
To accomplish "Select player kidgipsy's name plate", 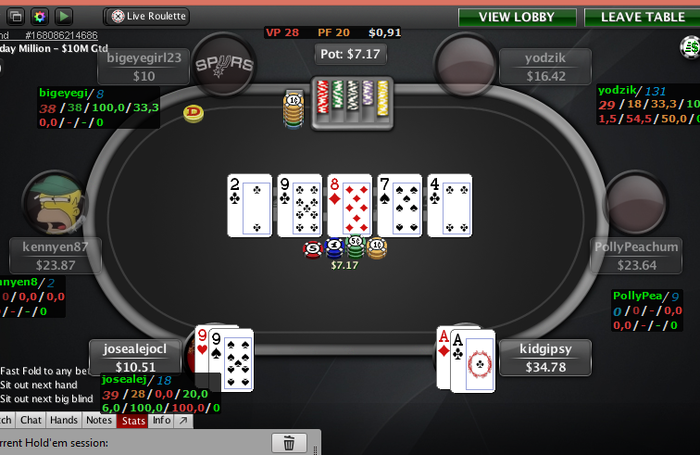I will click(x=544, y=358).
